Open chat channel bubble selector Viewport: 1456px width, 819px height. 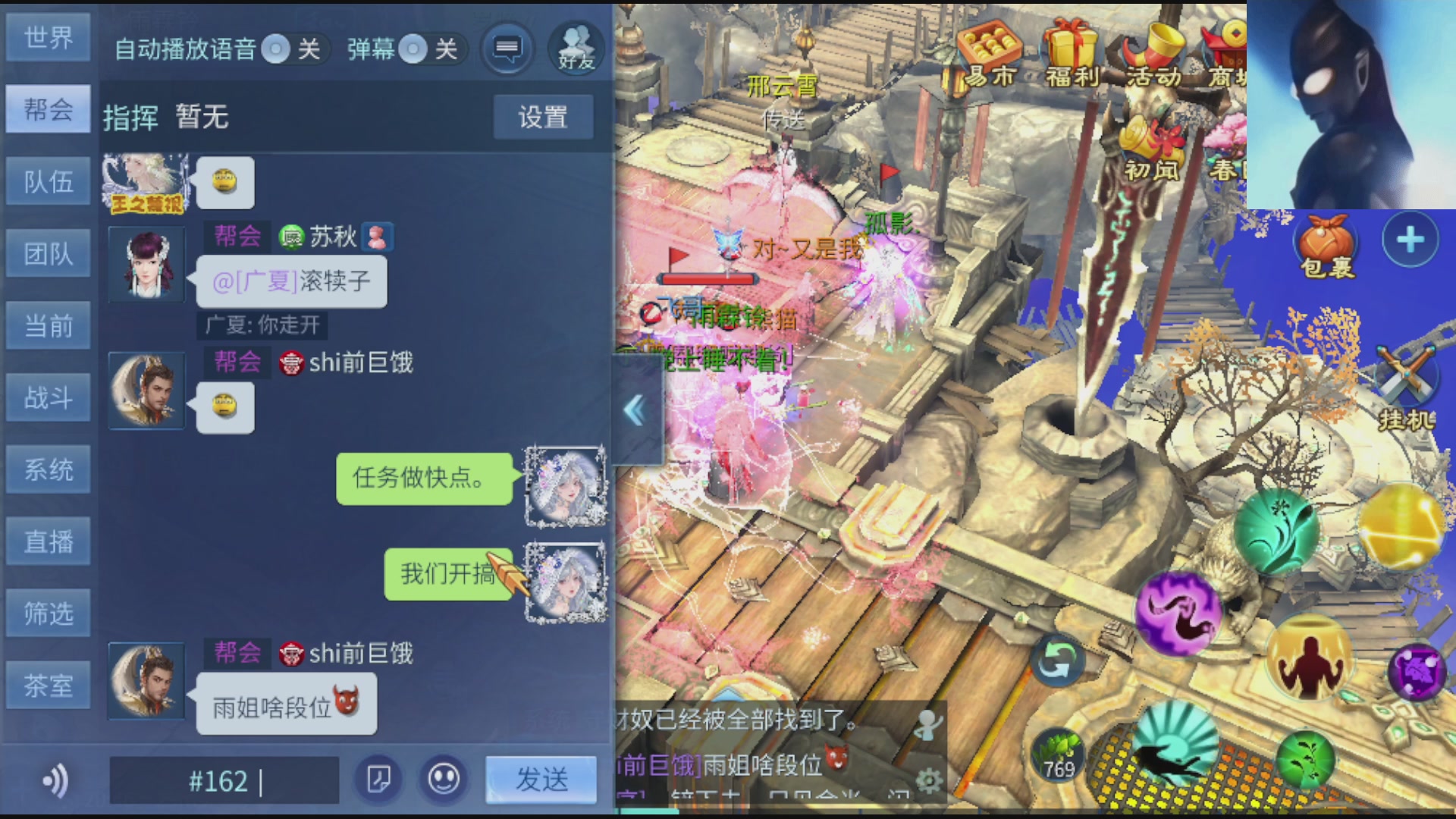pos(506,48)
